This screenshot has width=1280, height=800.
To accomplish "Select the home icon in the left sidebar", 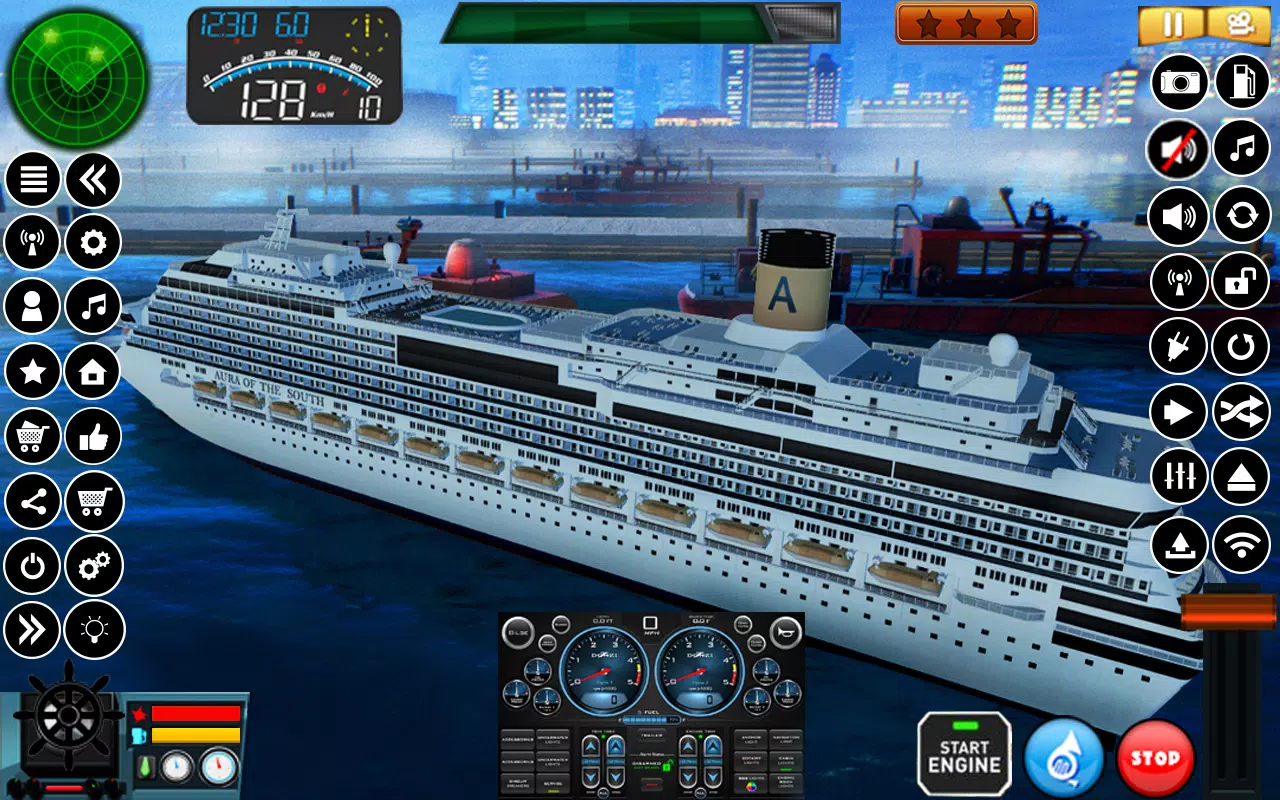I will click(92, 372).
